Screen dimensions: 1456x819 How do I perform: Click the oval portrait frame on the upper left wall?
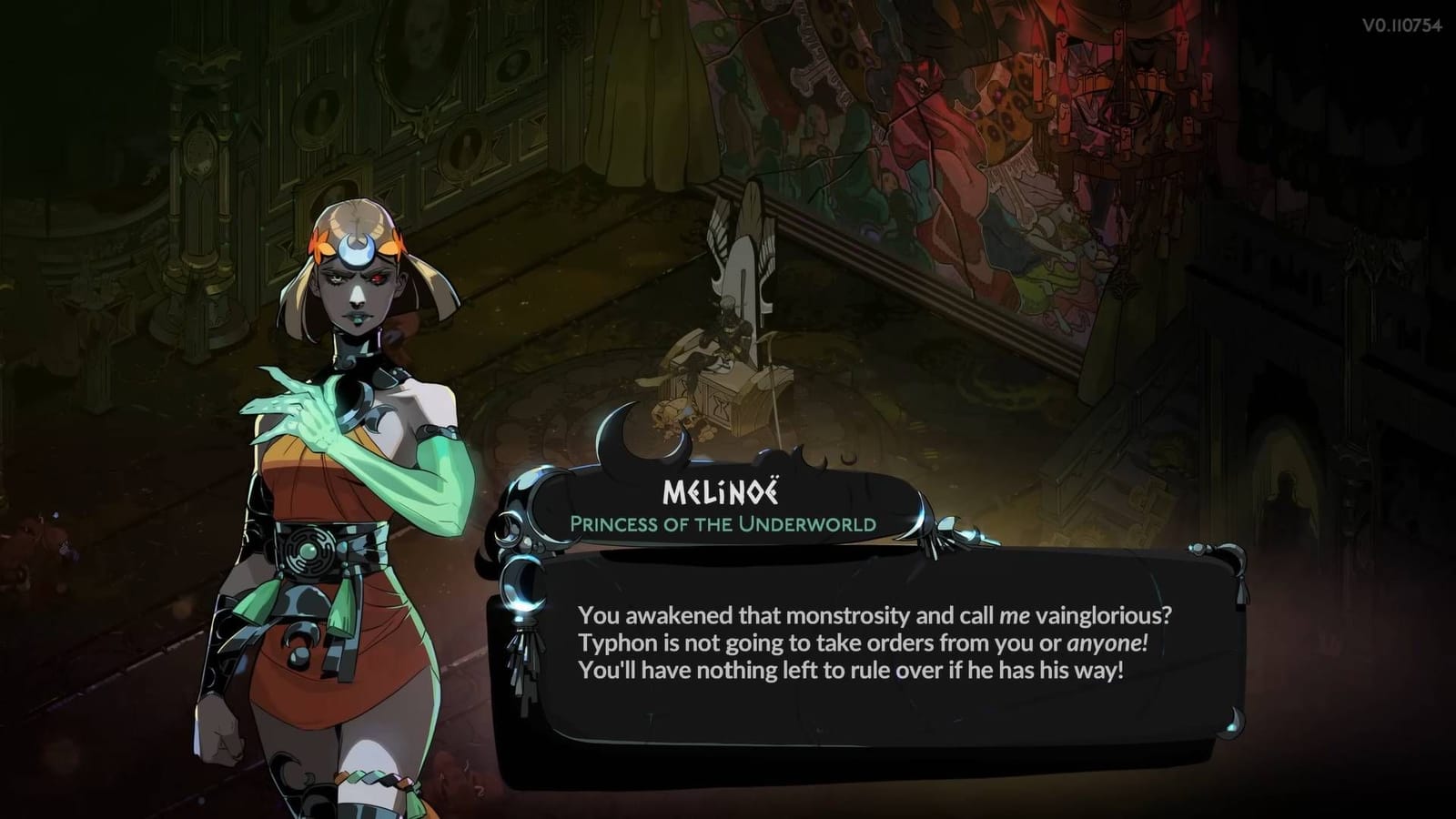click(x=414, y=55)
